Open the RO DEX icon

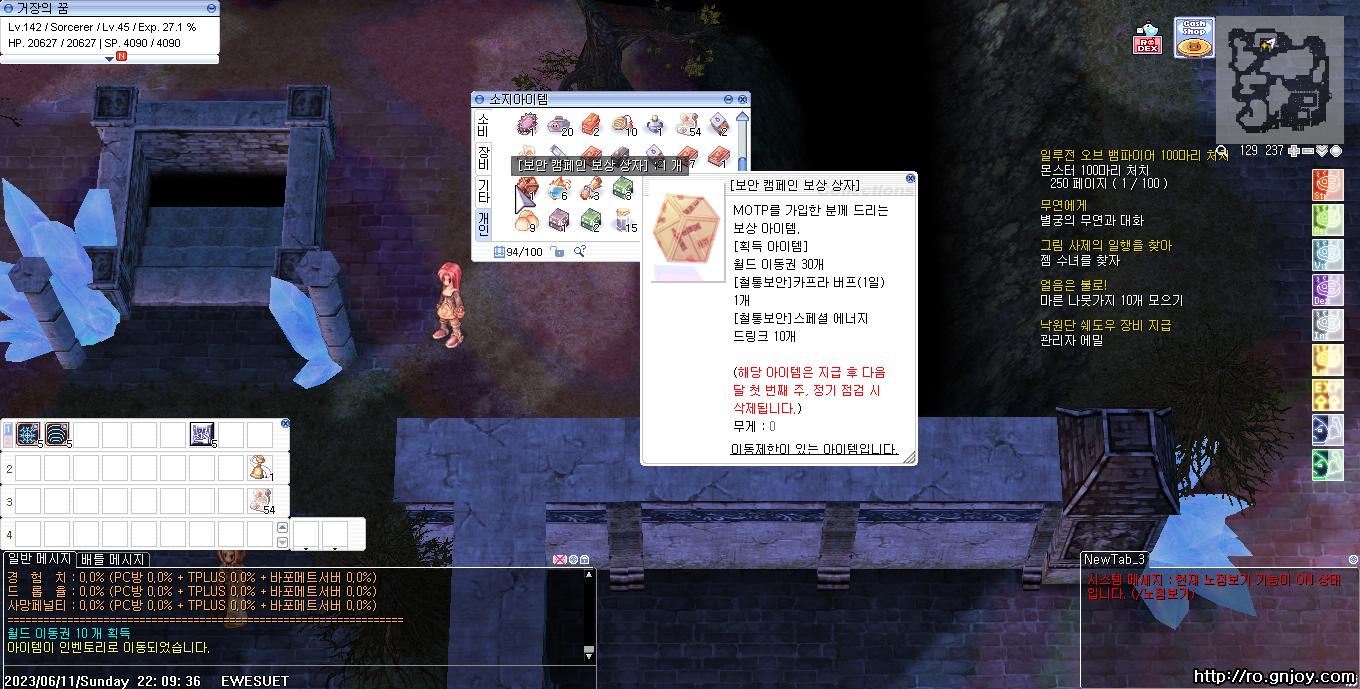[1147, 40]
